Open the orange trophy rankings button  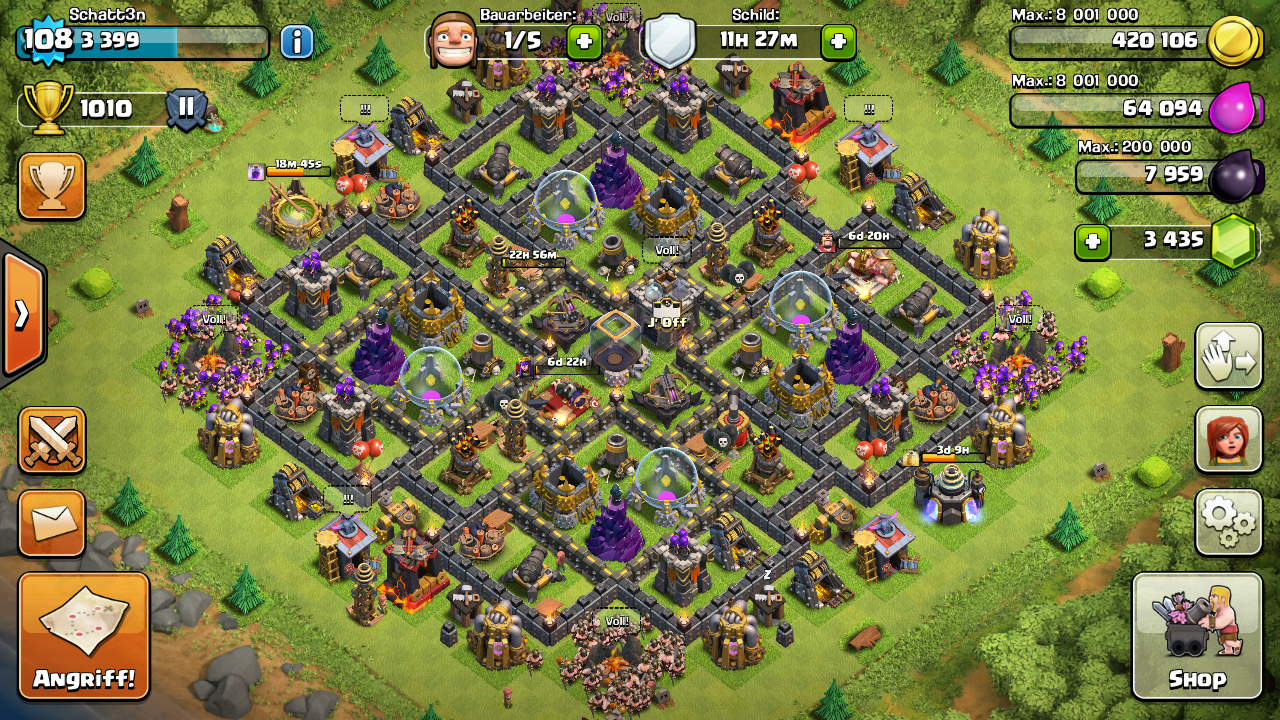[x=52, y=186]
